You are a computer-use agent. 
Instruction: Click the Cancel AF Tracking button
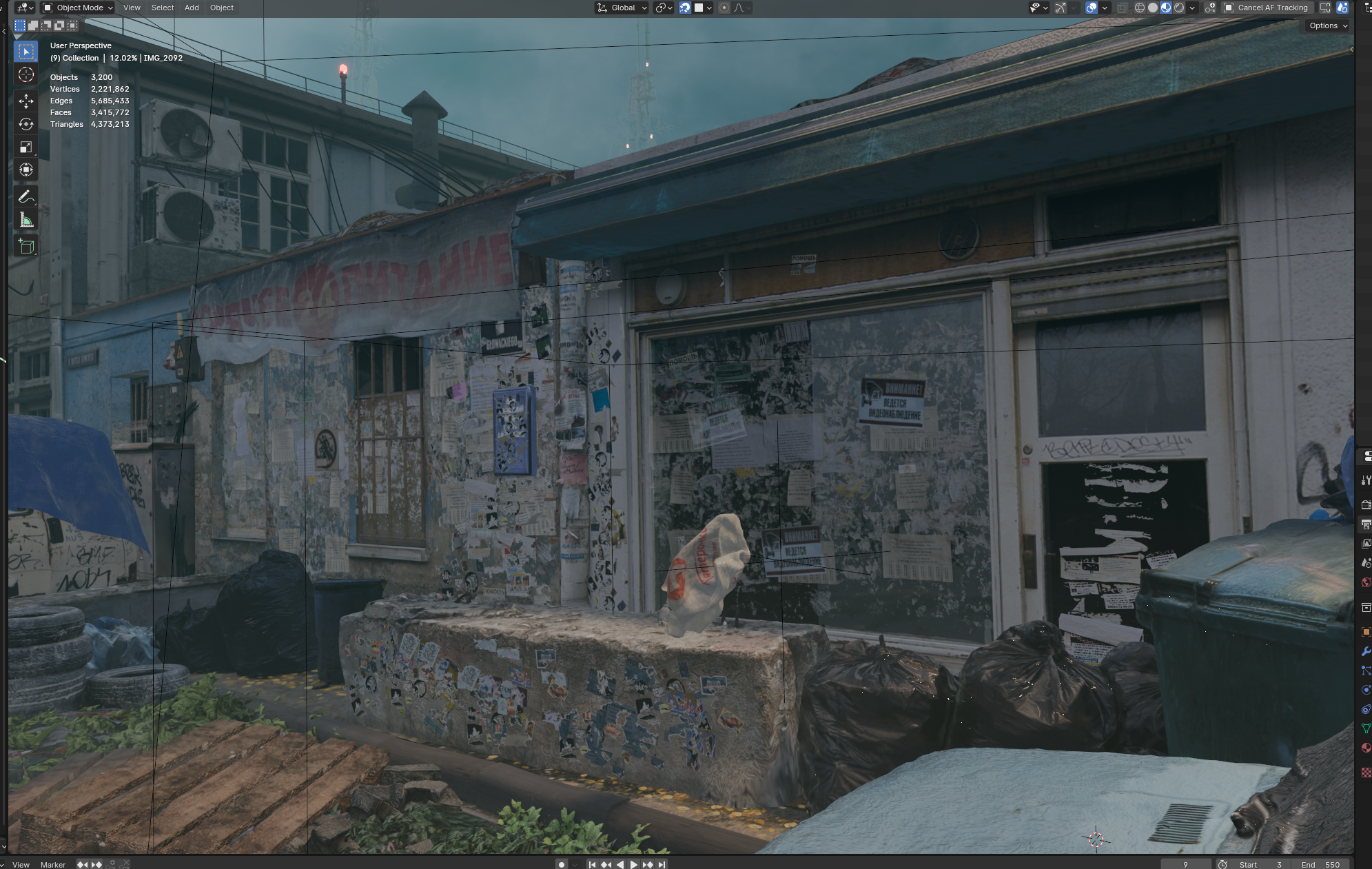tap(1267, 8)
